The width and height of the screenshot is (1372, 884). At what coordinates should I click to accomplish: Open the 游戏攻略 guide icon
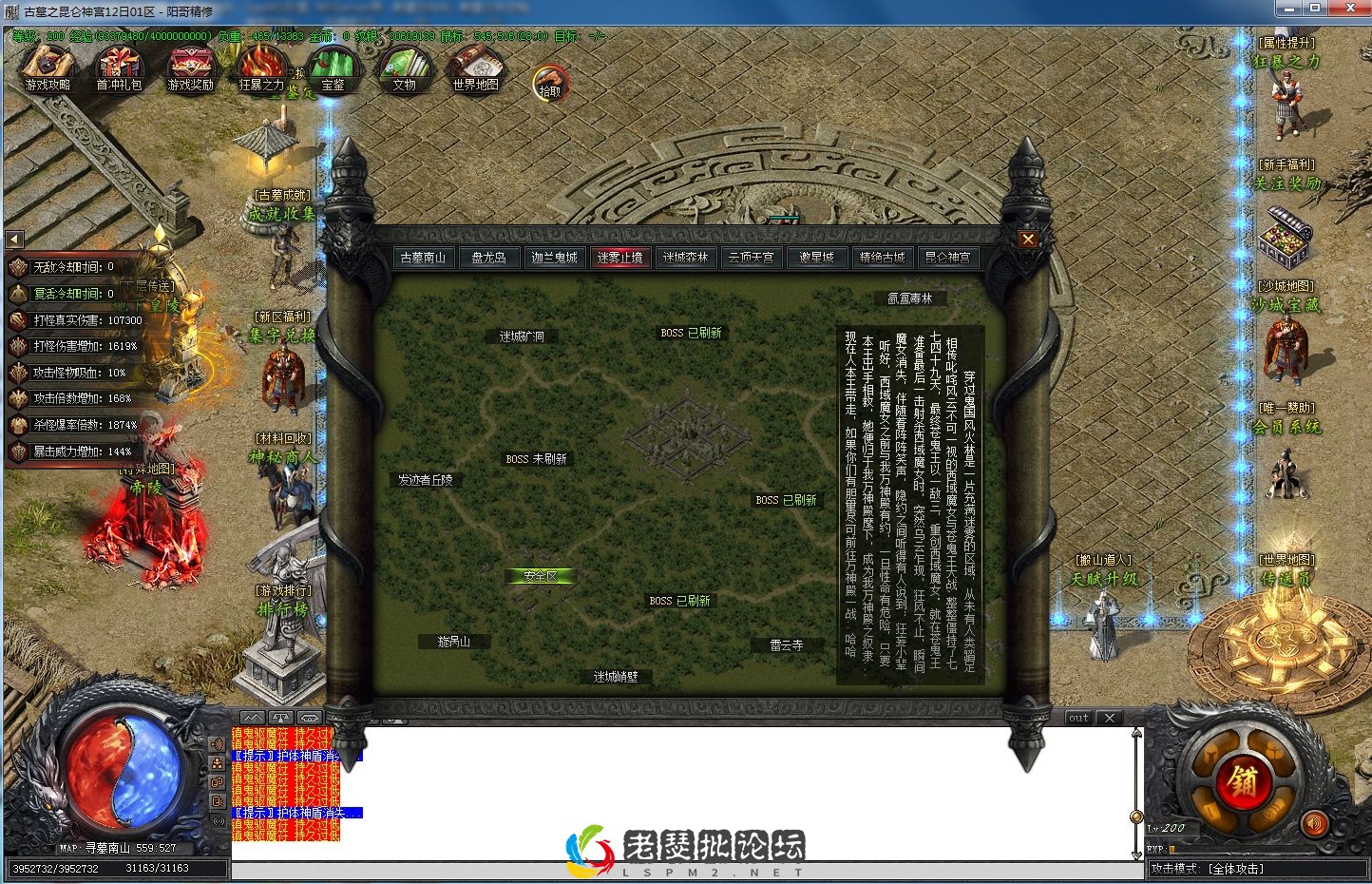48,67
